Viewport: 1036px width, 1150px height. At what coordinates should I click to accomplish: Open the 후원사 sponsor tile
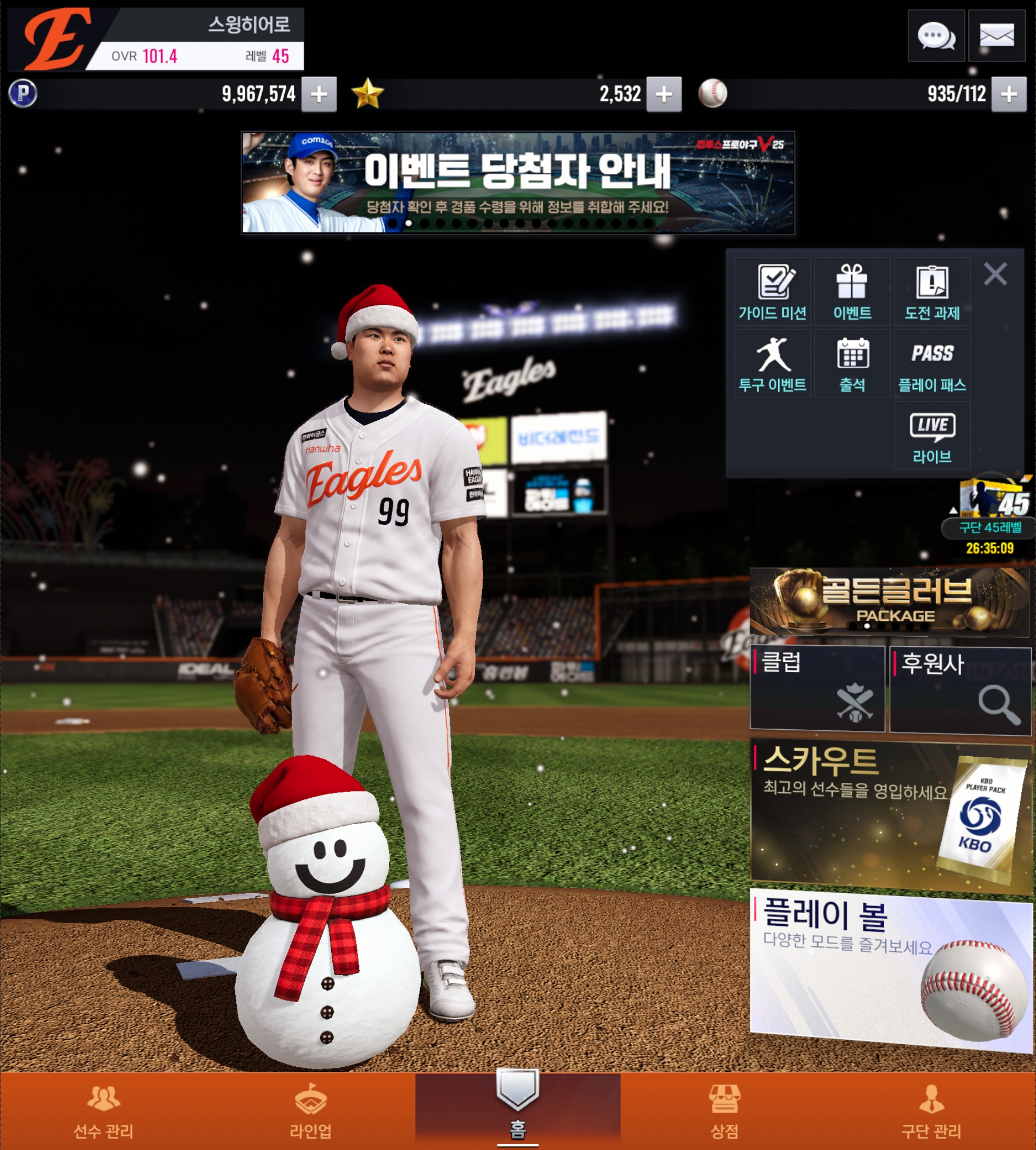[x=960, y=690]
